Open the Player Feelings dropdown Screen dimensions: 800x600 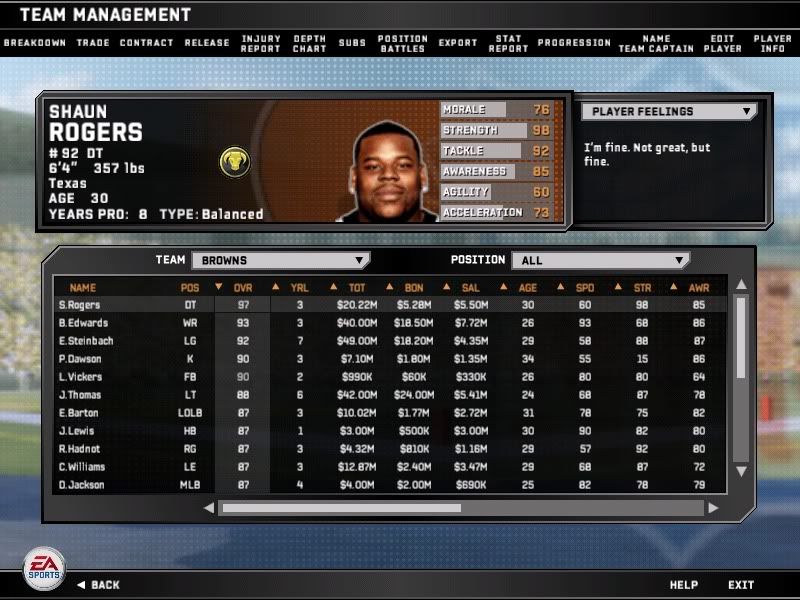[x=670, y=112]
